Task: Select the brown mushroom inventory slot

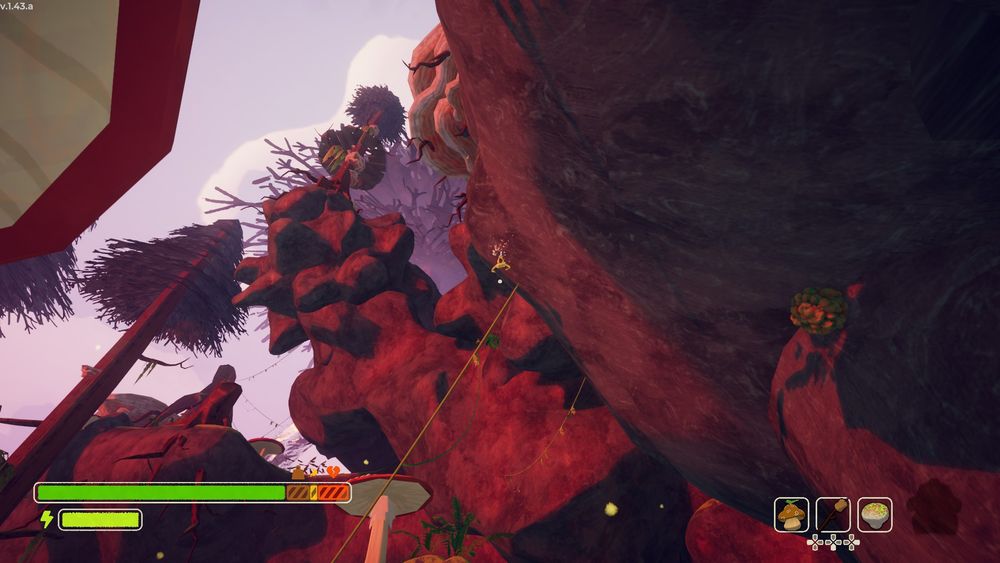Action: point(791,514)
